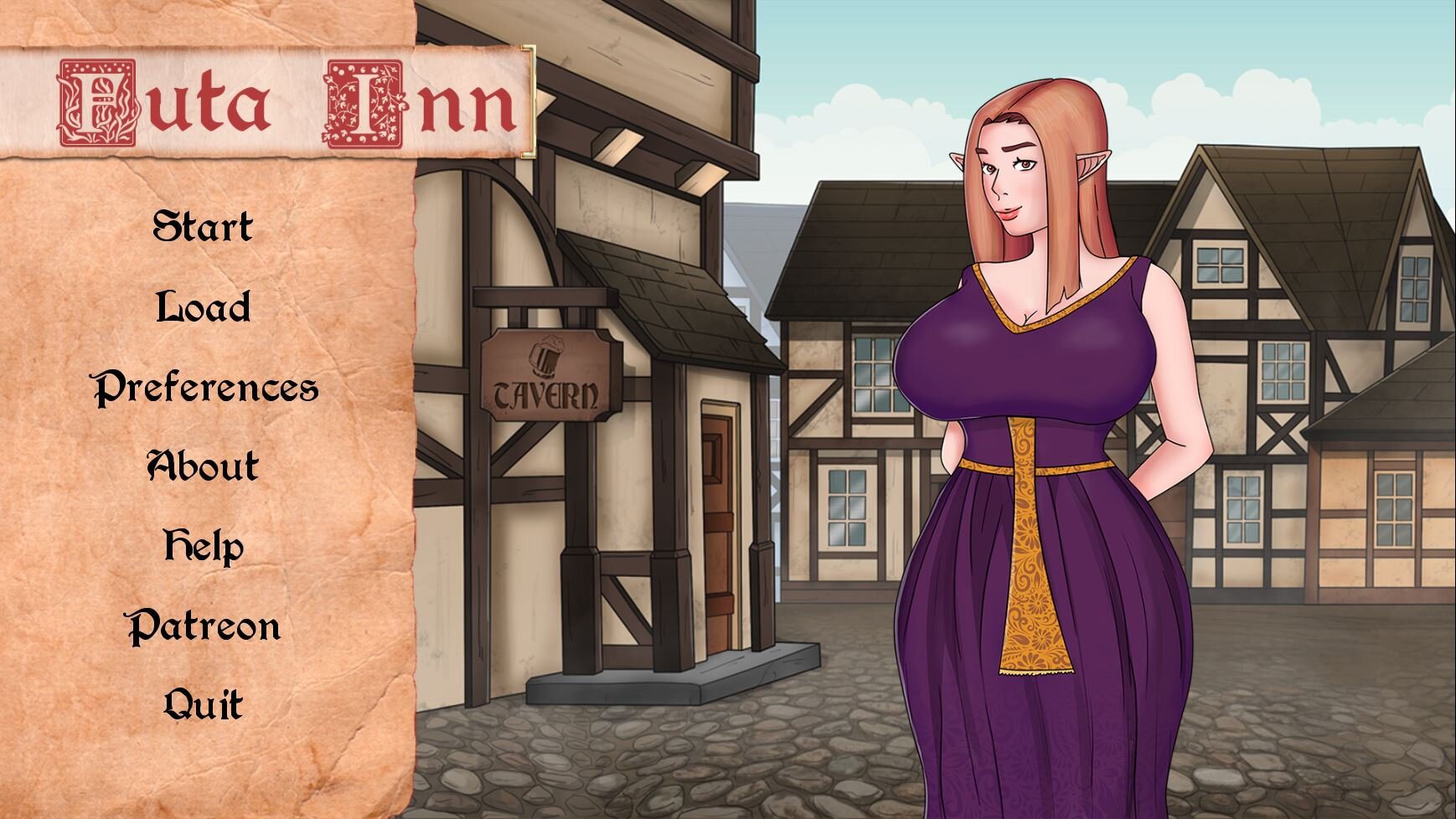Open the Help screen
This screenshot has width=1456, height=819.
click(201, 548)
